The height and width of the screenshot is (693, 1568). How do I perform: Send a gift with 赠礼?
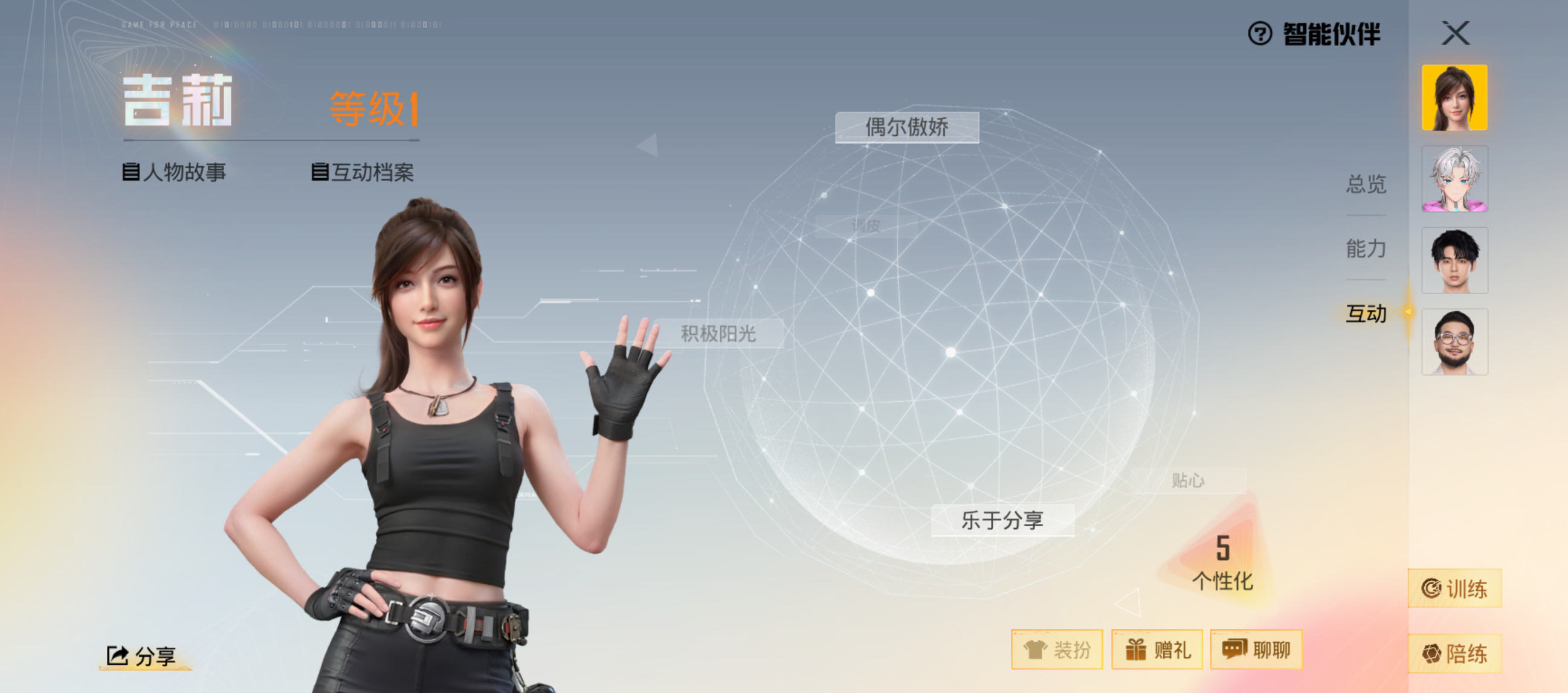pyautogui.click(x=1157, y=650)
